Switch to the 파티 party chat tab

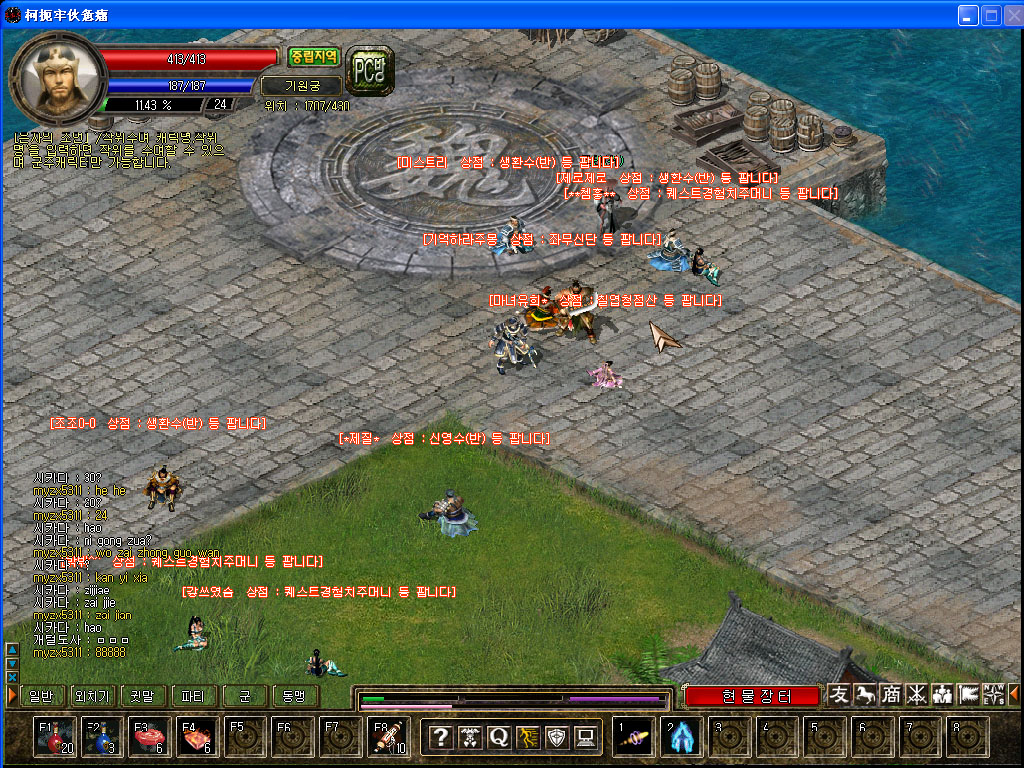point(194,696)
